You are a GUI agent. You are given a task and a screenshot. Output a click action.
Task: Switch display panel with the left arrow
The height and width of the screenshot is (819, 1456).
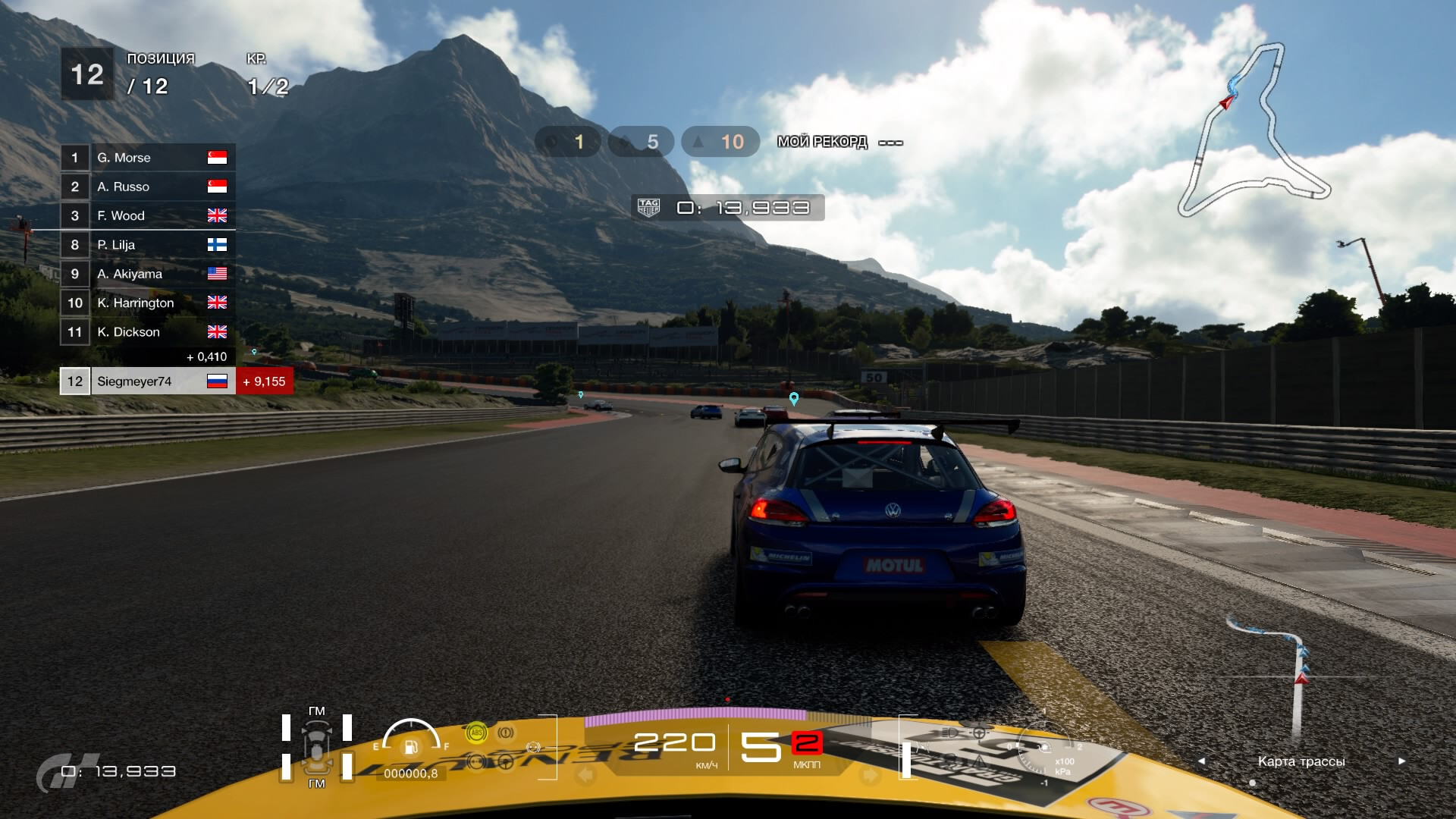pos(1201,761)
